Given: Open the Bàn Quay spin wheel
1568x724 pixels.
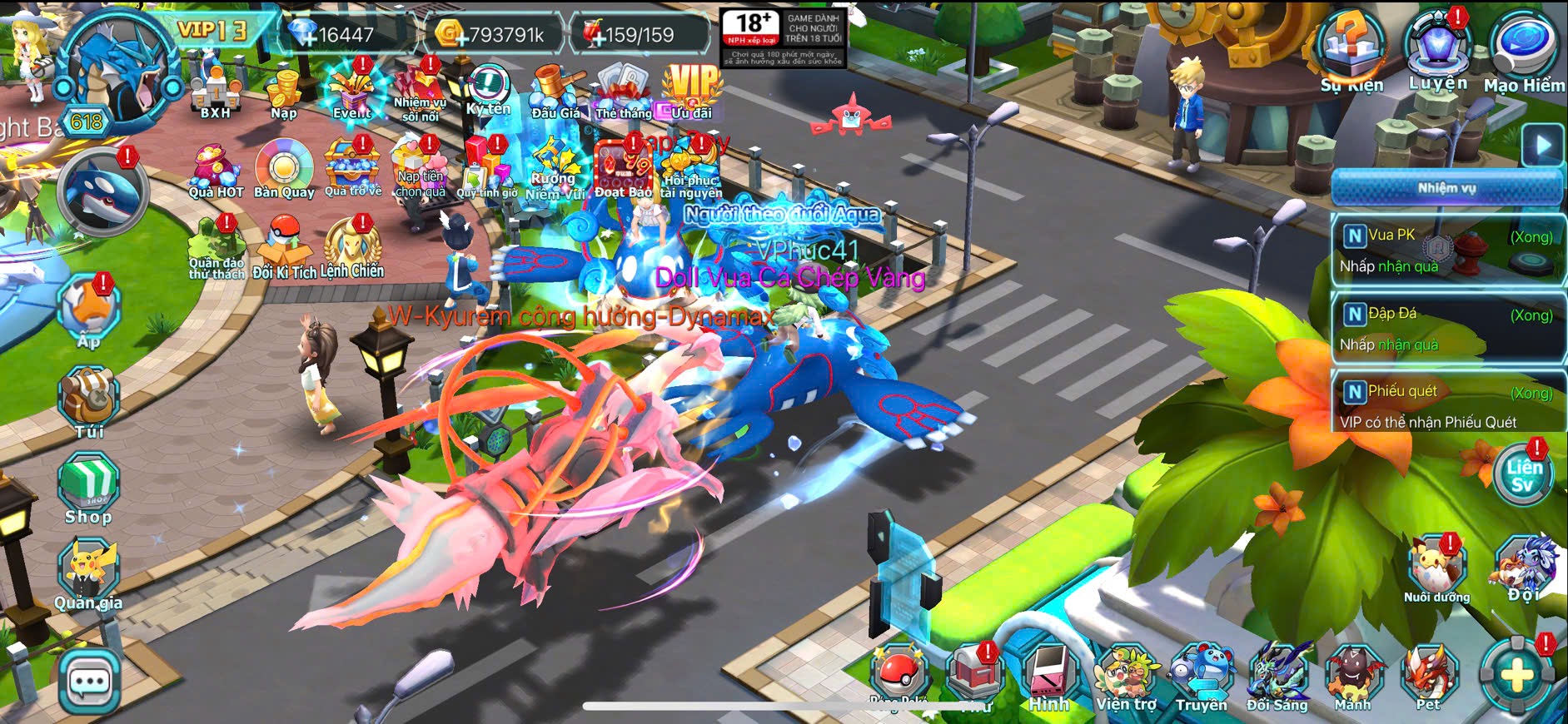Looking at the screenshot, I should (x=284, y=169).
